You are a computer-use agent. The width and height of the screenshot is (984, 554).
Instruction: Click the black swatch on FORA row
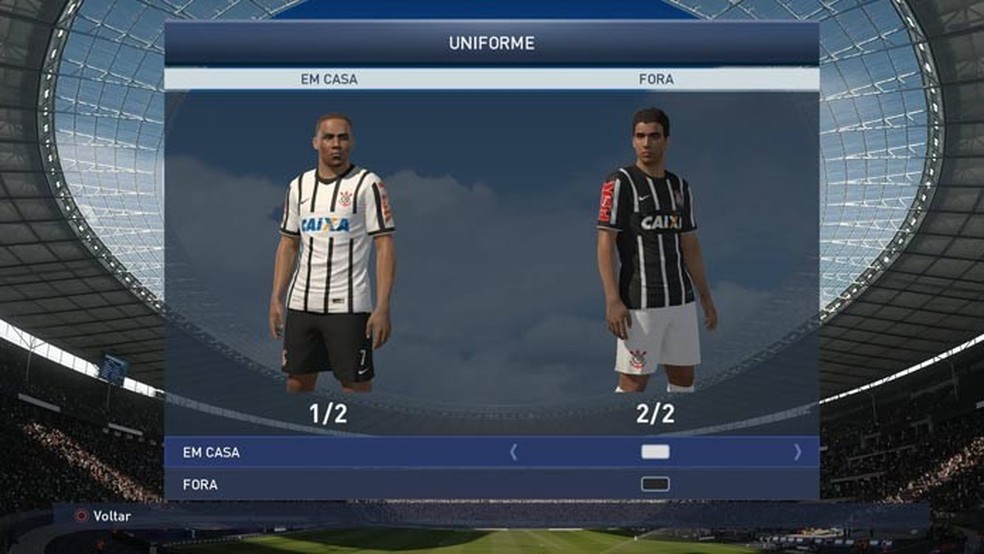click(x=655, y=485)
